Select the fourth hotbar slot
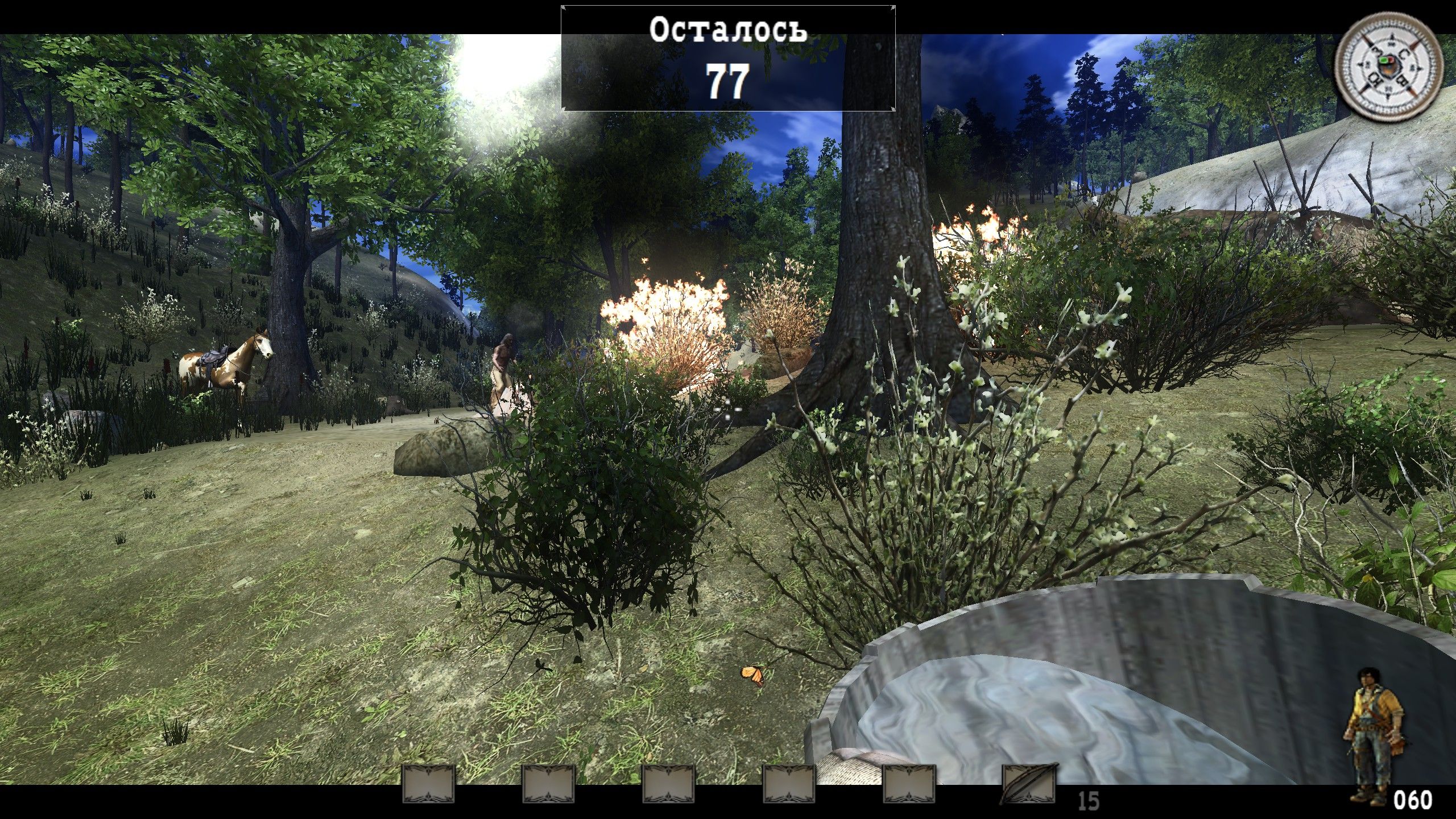This screenshot has height=819, width=1456. pos(789,785)
